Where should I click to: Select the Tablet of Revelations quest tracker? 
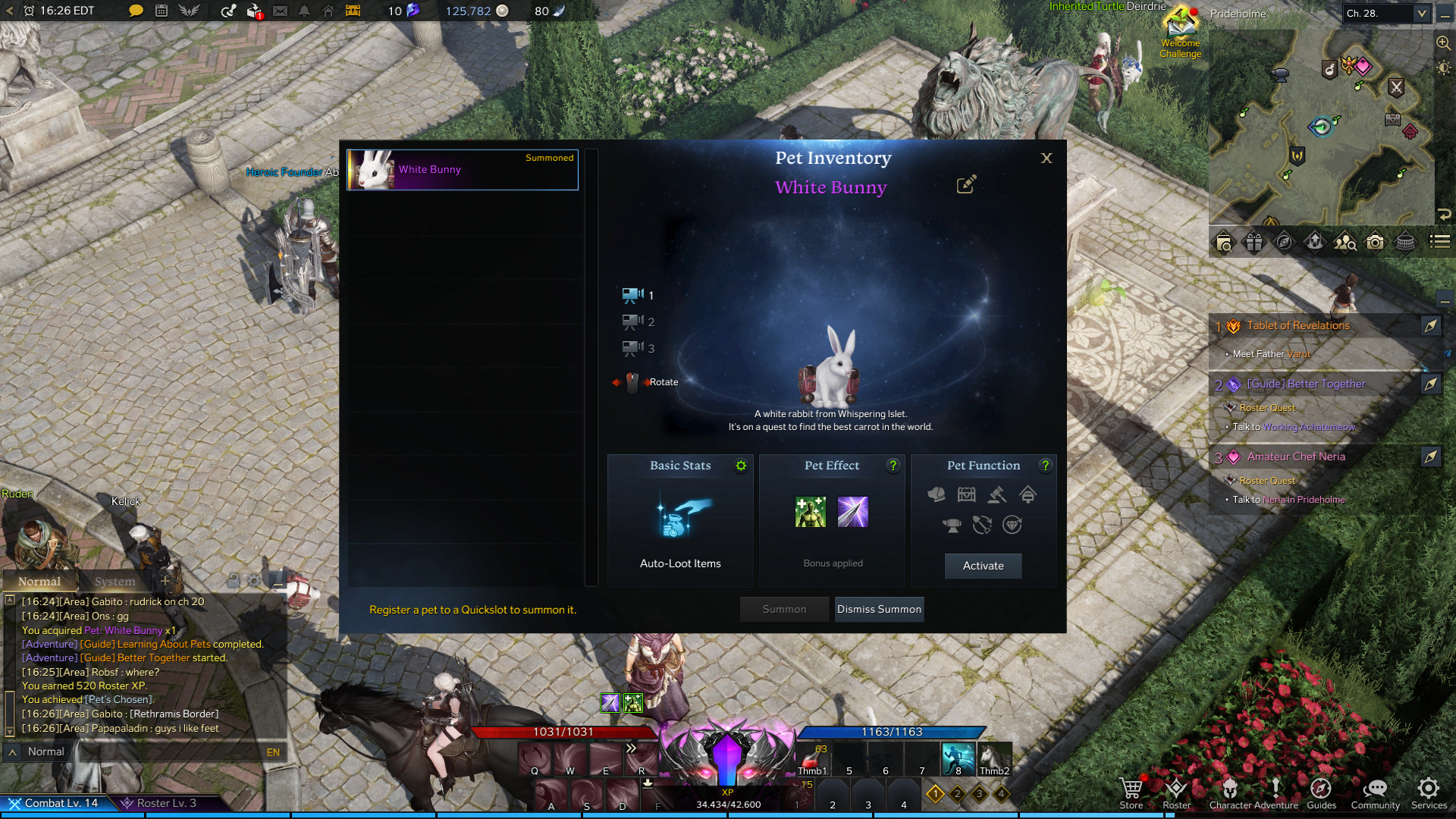[x=1298, y=325]
